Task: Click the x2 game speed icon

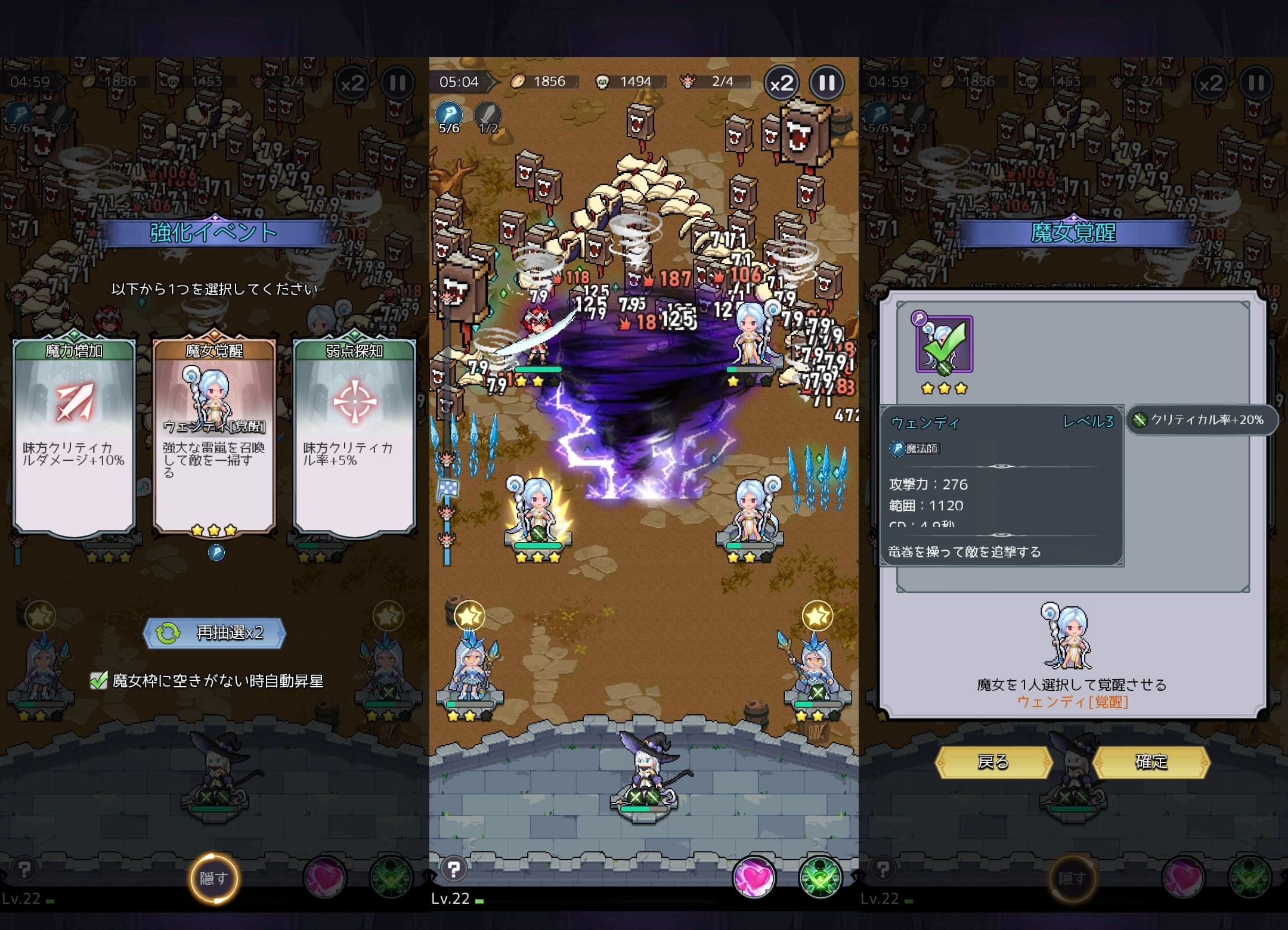Action: 781,83
